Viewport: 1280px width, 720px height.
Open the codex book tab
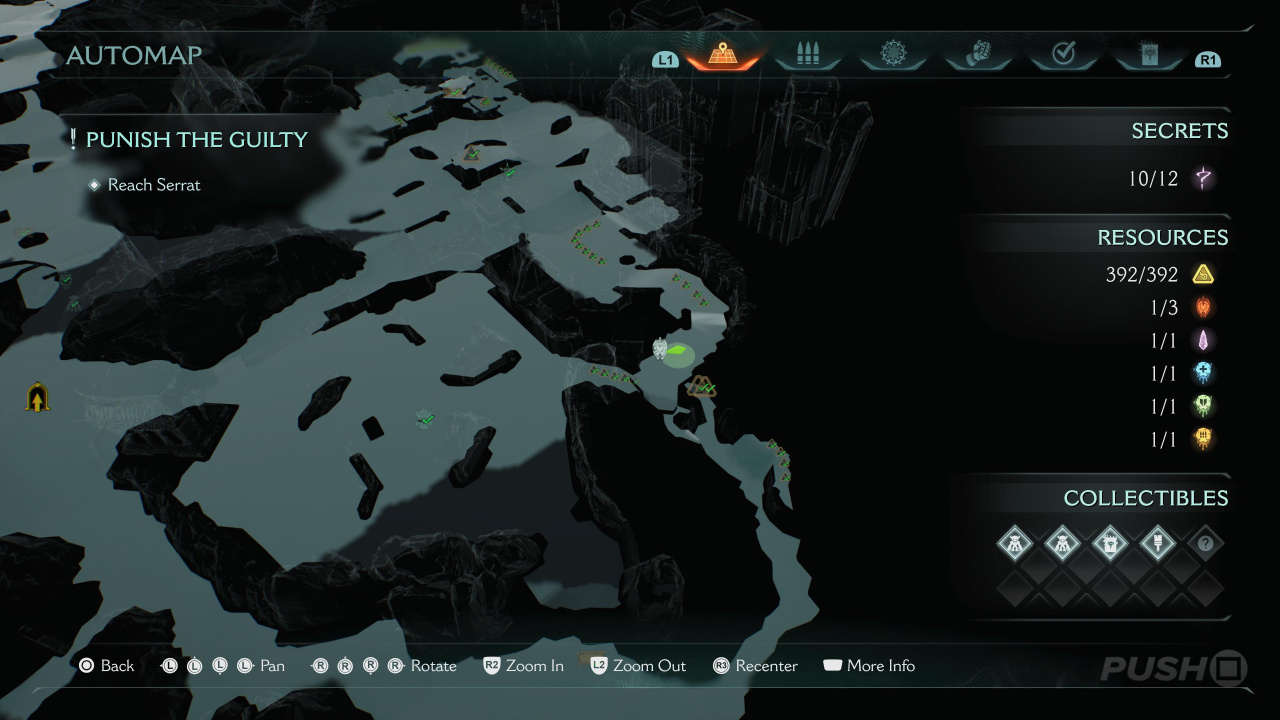tap(1148, 55)
